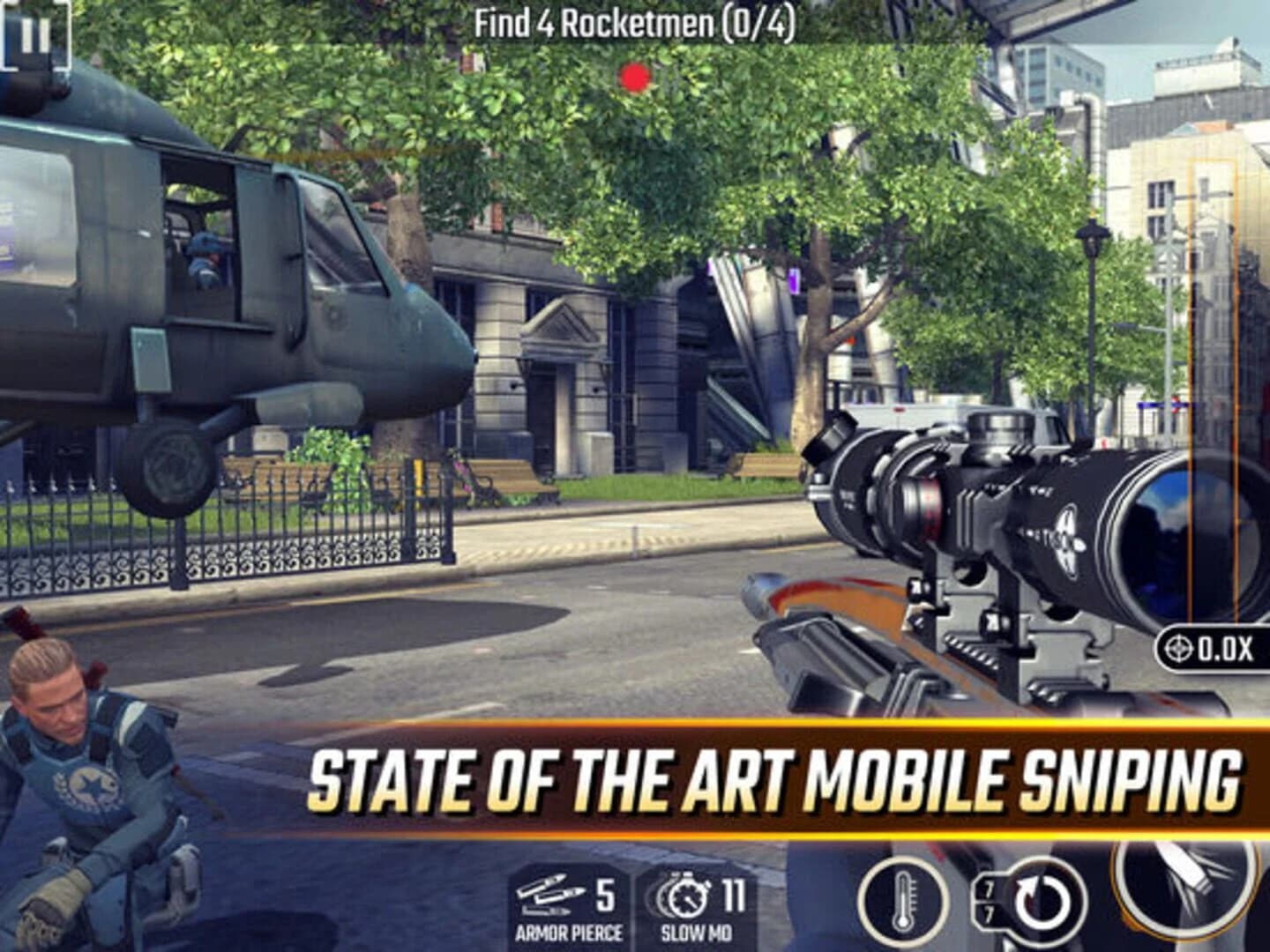The image size is (1270, 952).
Task: Open the objective banner reading Find 4 Rocketmen
Action: [633, 19]
